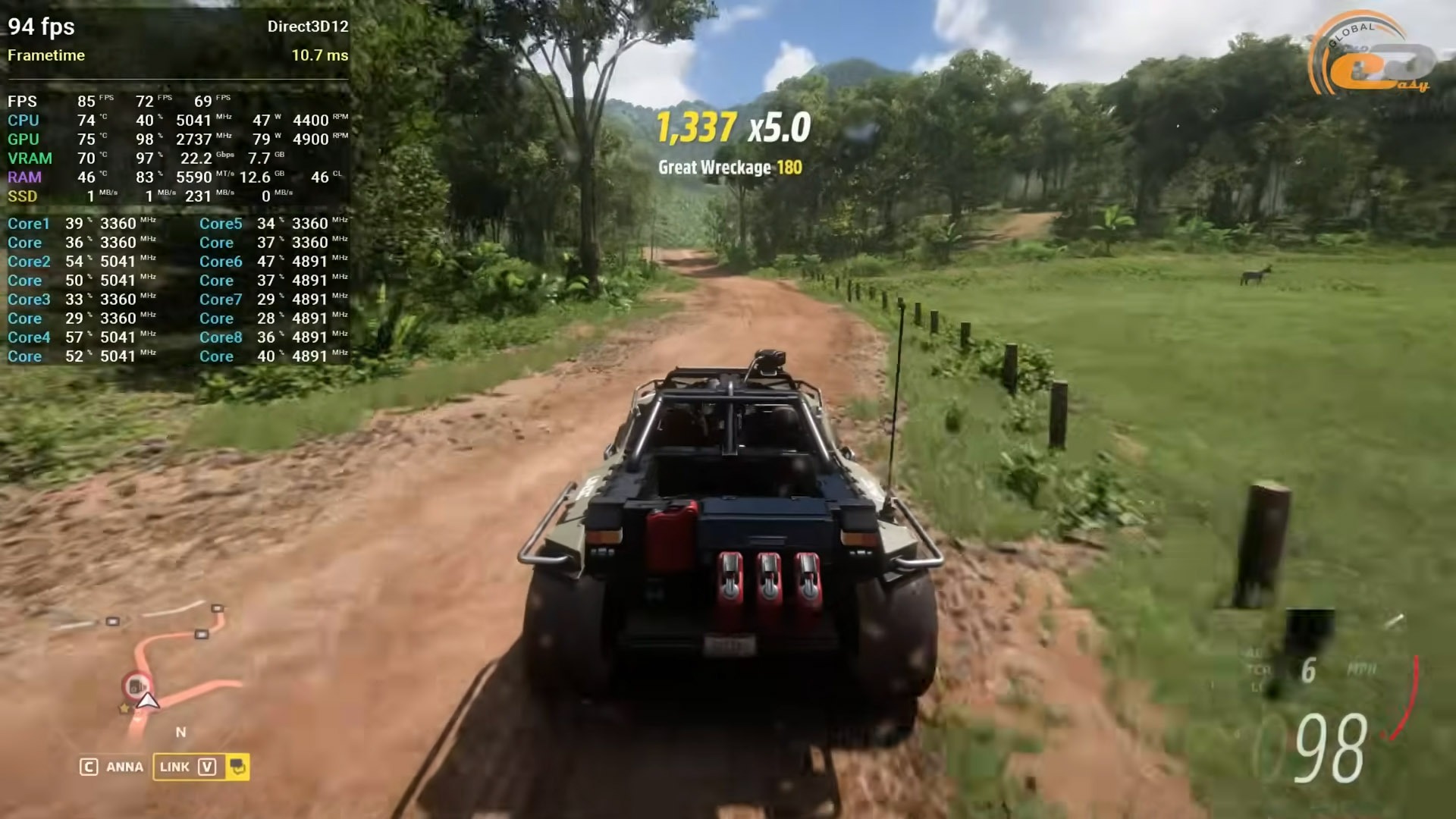Activate the LINK chat speech-bubble icon
1456x819 pixels.
click(237, 767)
